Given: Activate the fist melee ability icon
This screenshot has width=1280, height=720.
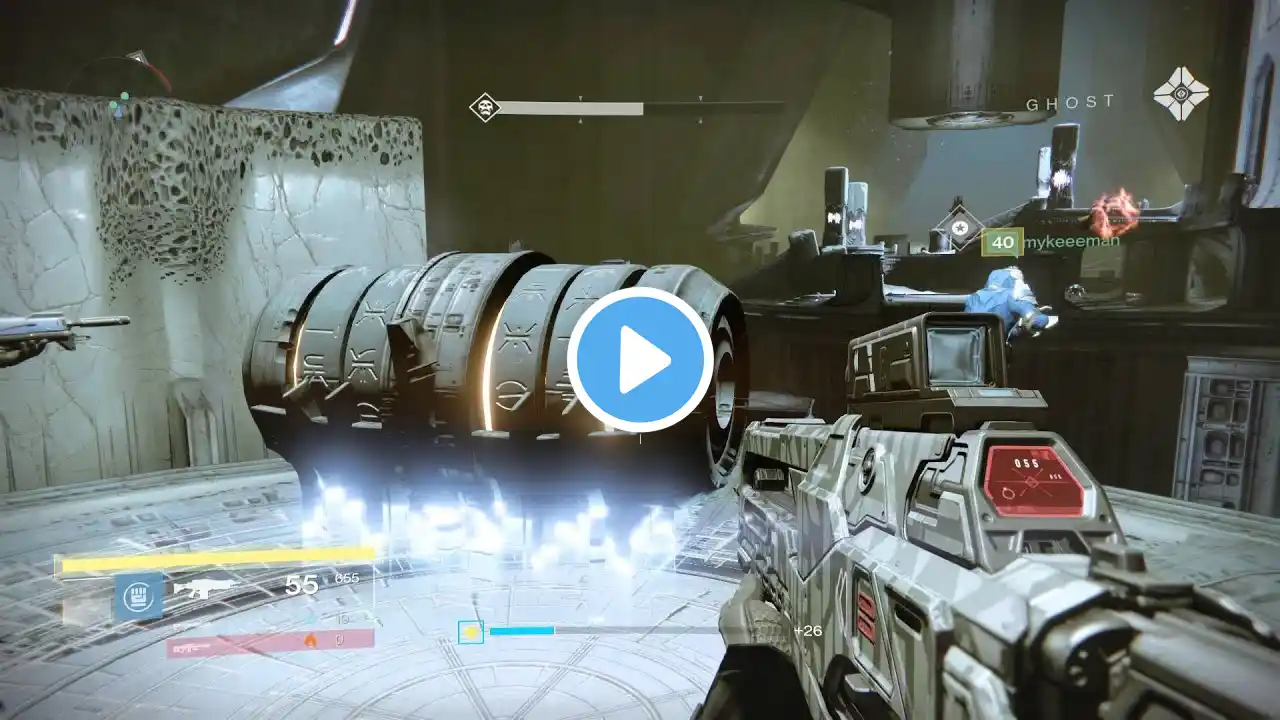Looking at the screenshot, I should pos(139,597).
